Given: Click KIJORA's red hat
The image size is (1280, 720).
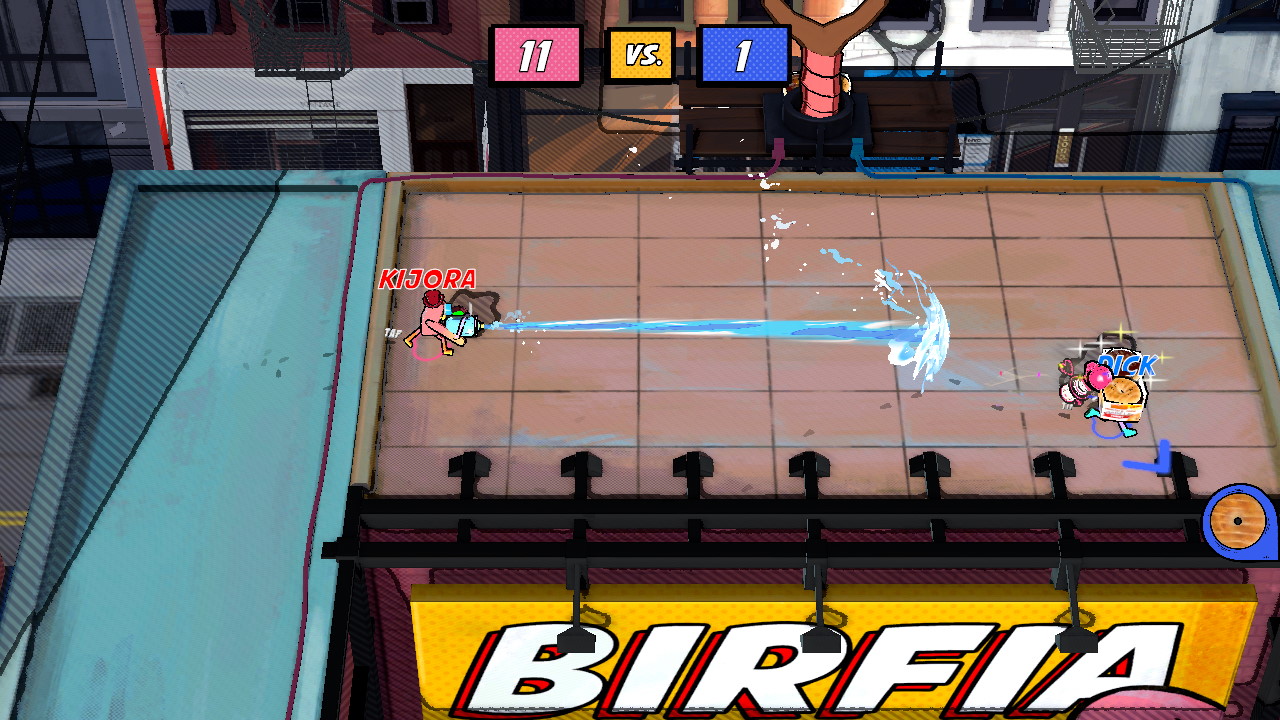Looking at the screenshot, I should click(434, 299).
